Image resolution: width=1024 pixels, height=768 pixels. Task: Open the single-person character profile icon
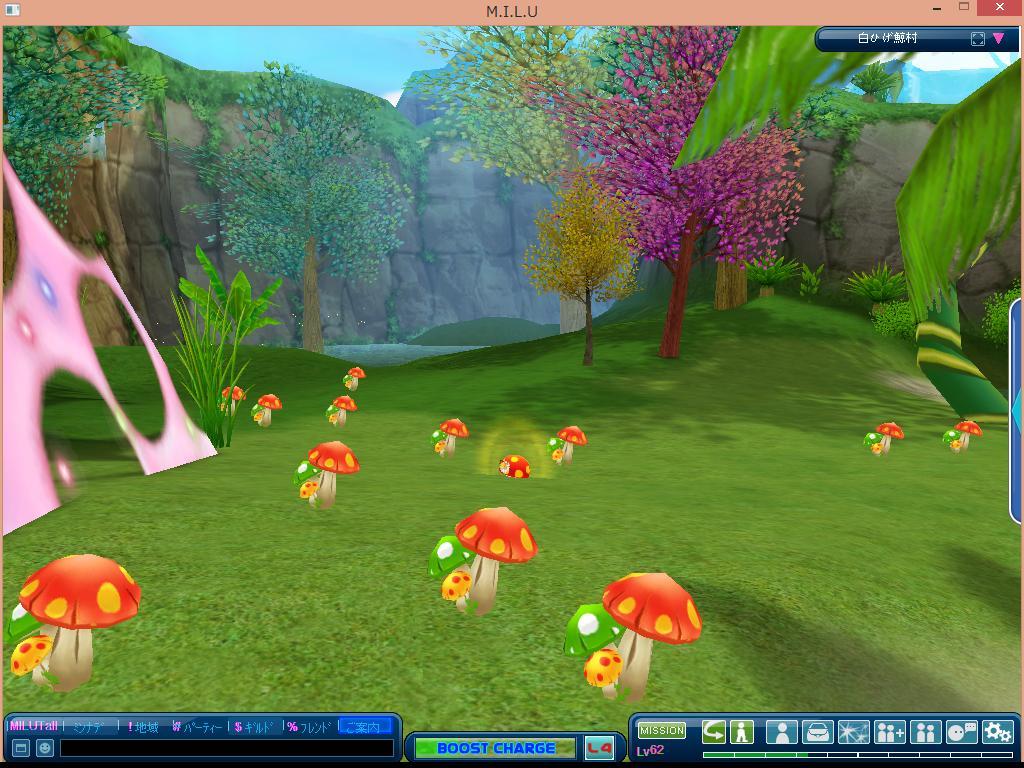781,732
